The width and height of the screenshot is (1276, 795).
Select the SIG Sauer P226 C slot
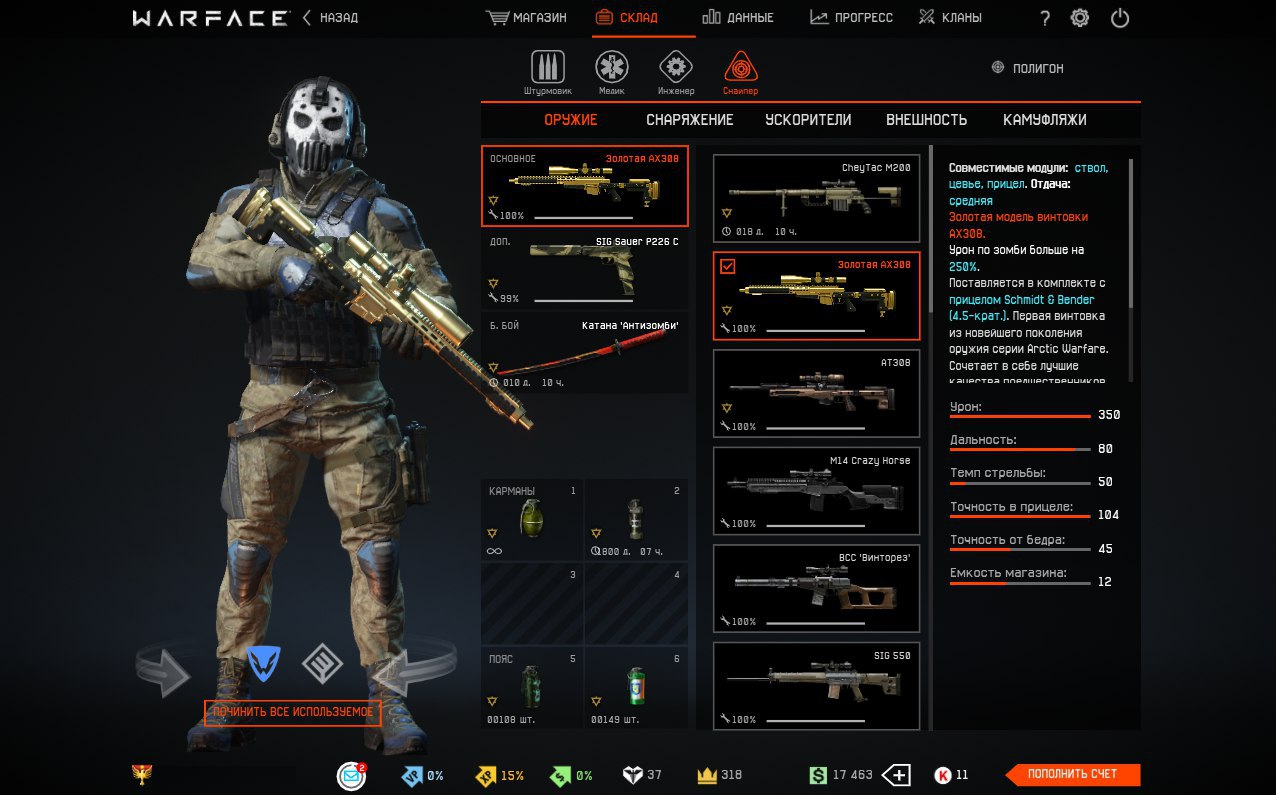(x=585, y=270)
